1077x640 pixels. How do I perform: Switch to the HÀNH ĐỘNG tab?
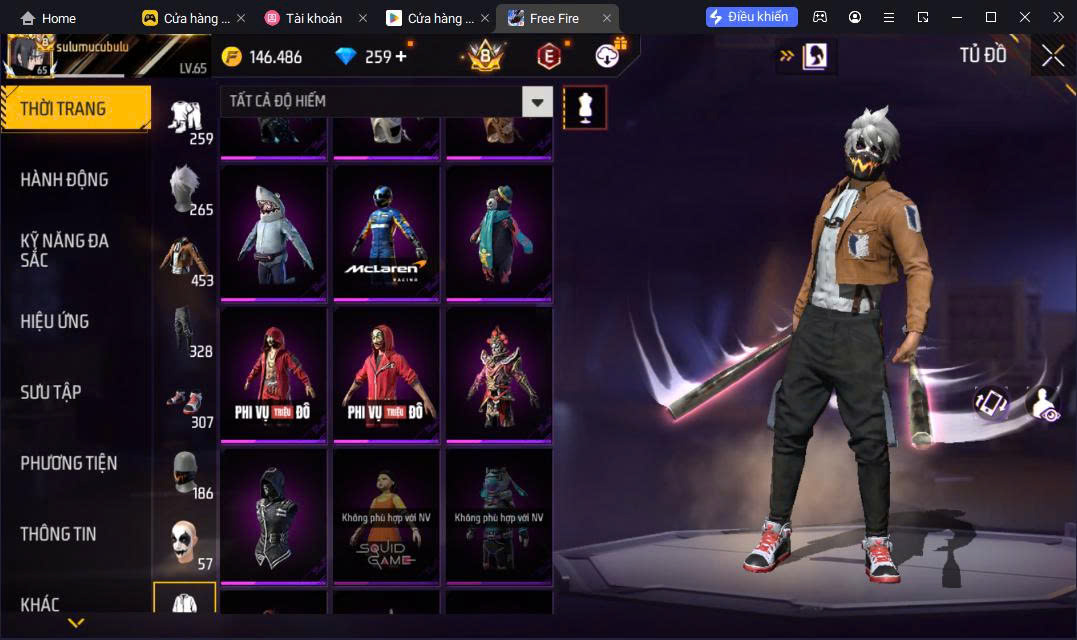tap(64, 180)
